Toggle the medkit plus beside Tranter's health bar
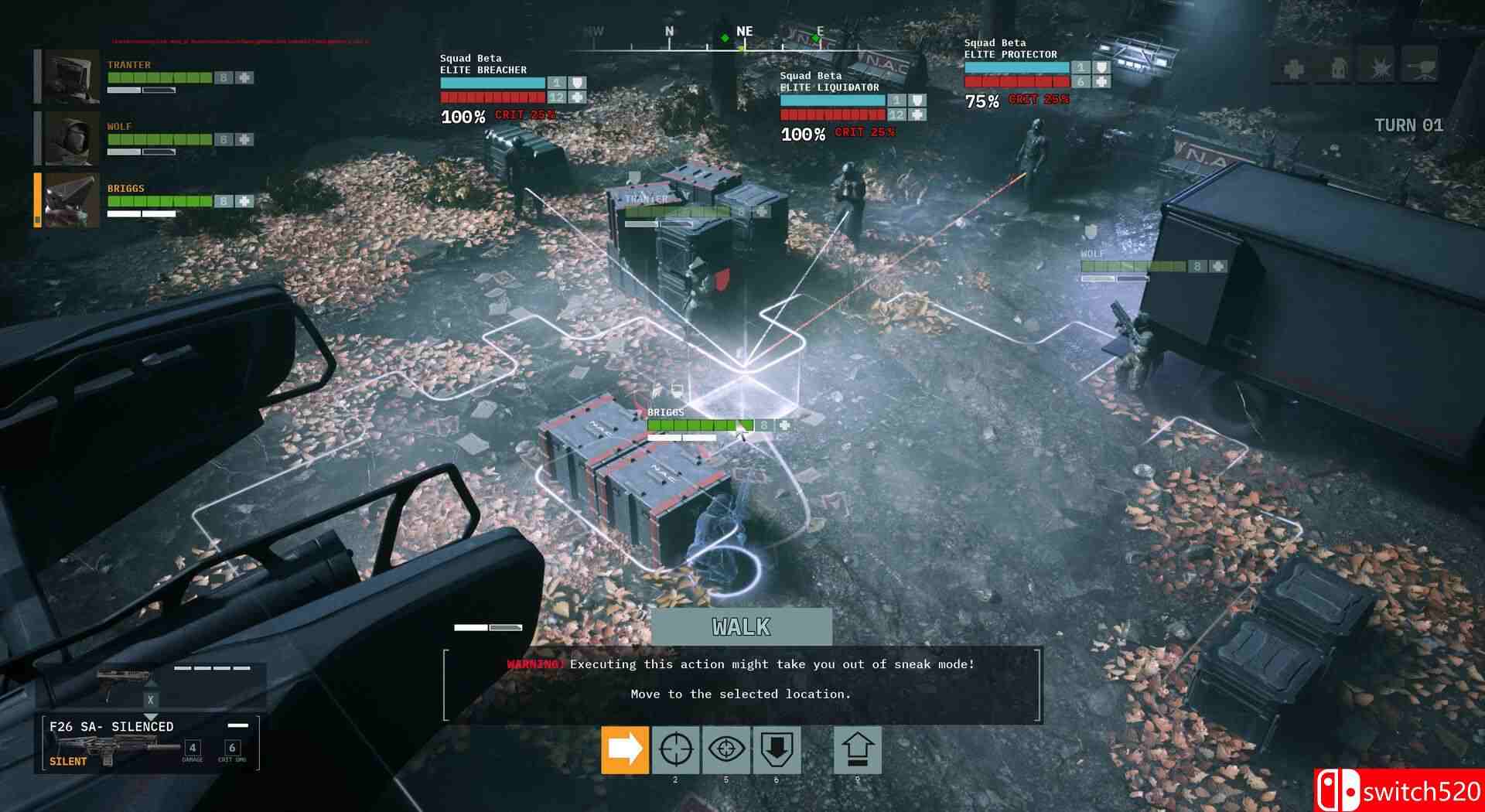The image size is (1485, 812). pyautogui.click(x=244, y=76)
